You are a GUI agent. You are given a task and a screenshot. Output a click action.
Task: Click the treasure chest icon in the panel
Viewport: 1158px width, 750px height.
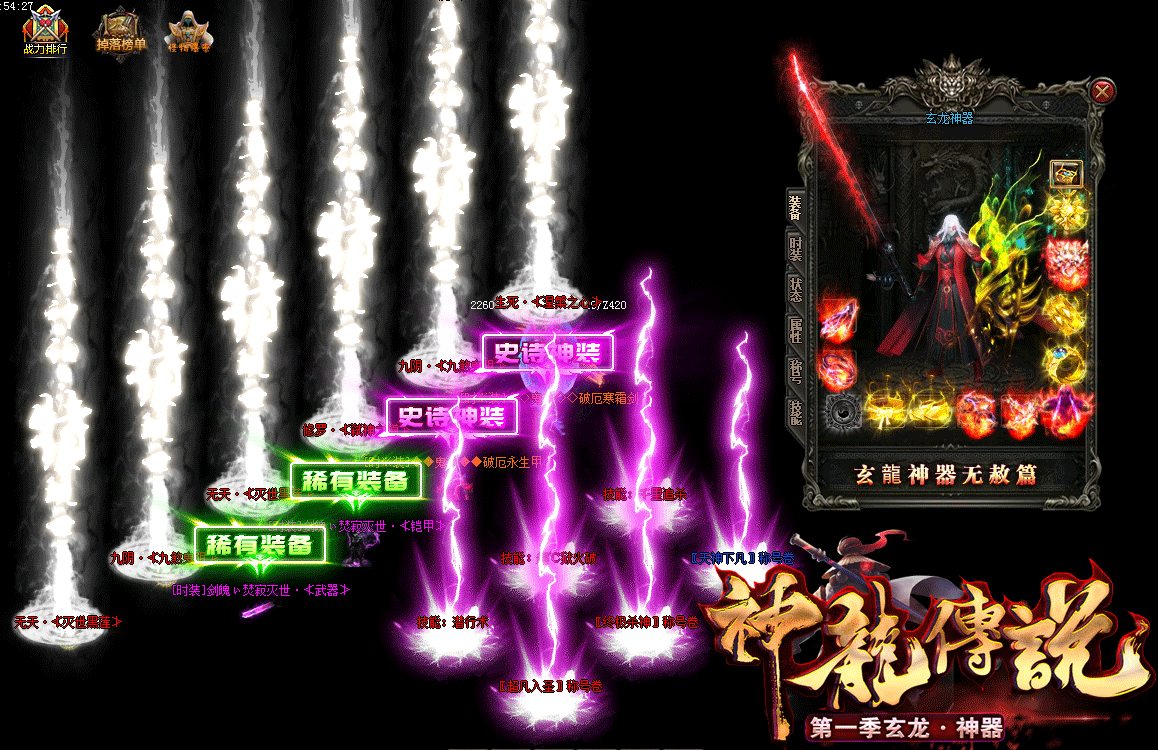pyautogui.click(x=1064, y=174)
